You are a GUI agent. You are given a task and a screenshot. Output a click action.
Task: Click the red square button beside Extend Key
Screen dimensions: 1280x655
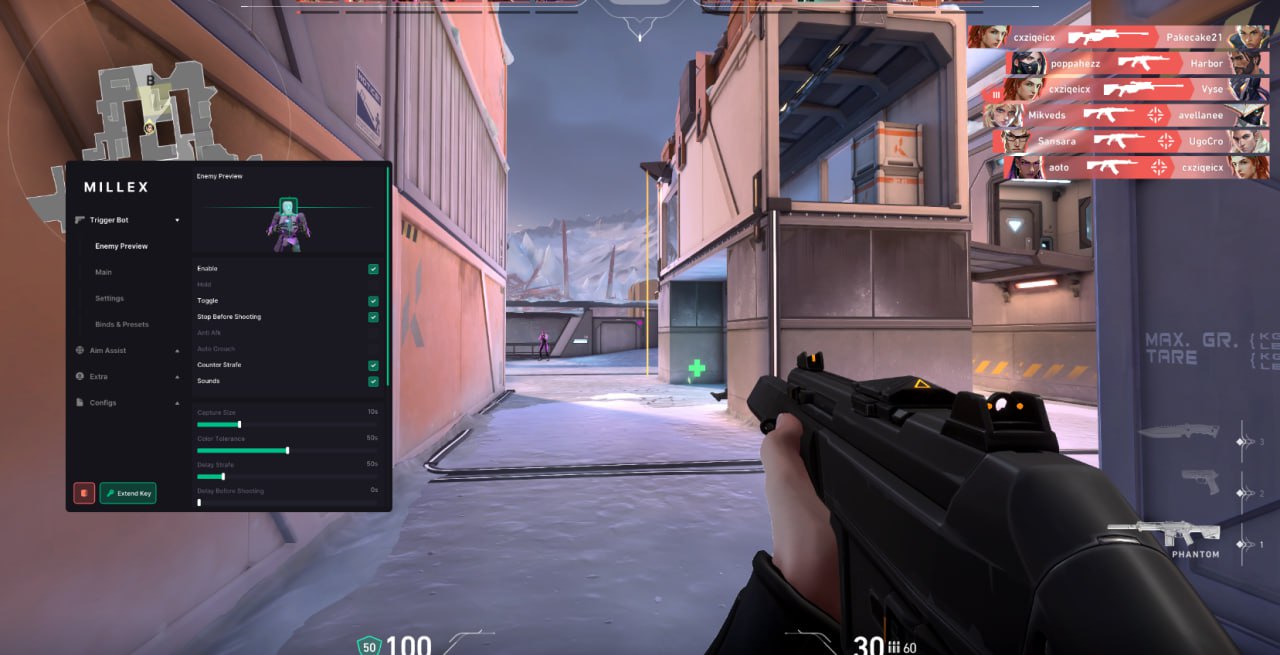point(84,493)
